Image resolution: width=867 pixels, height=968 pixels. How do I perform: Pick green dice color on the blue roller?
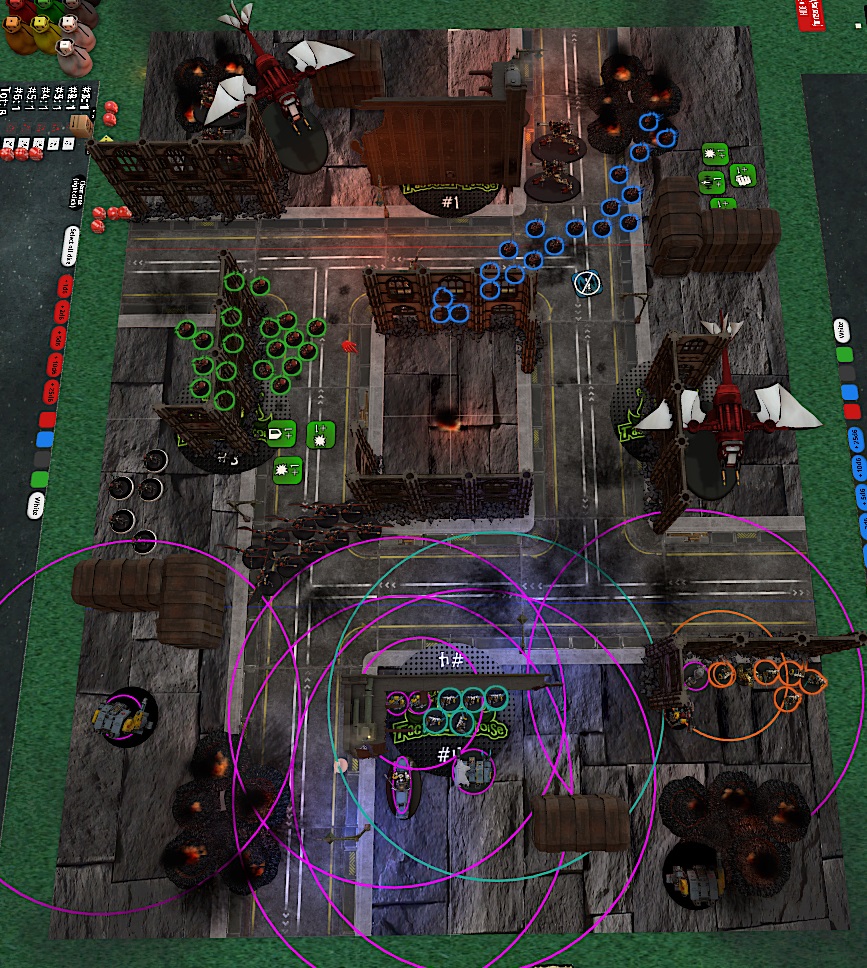845,354
